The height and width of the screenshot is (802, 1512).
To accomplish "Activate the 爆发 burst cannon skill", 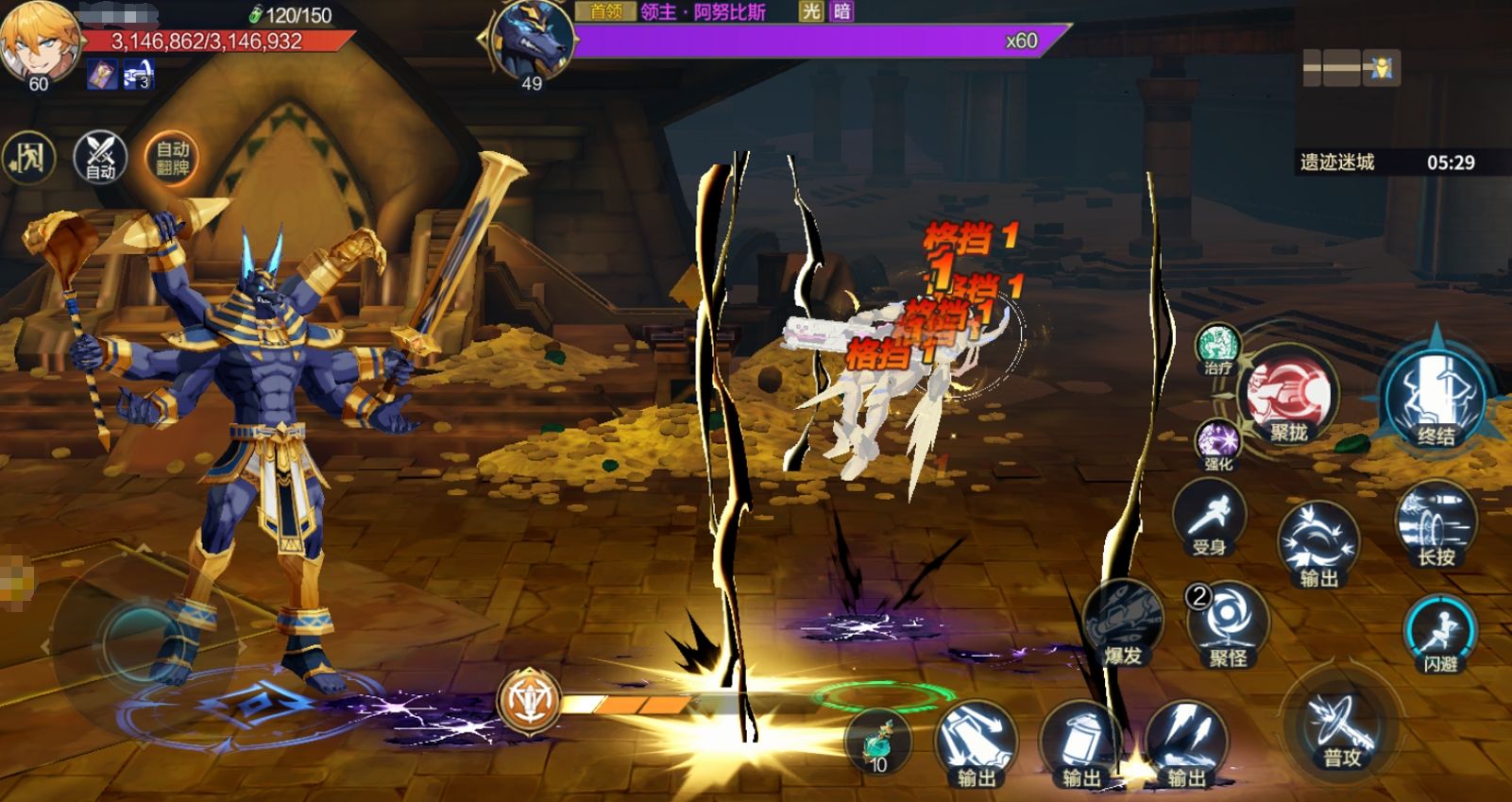I will coord(1124,622).
